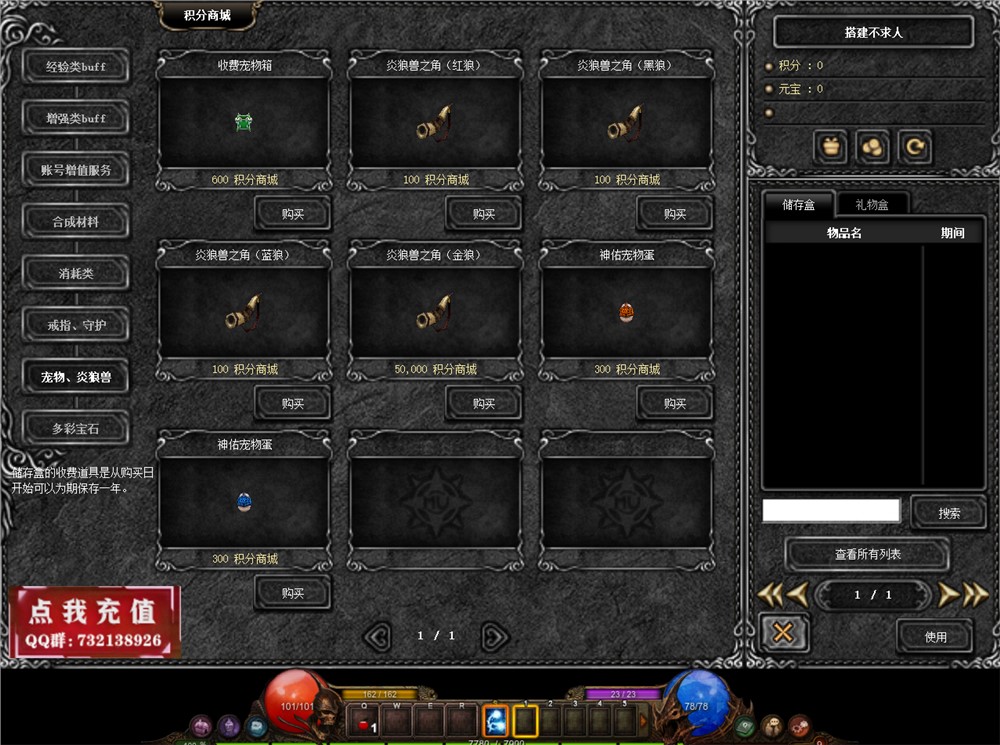Buy the 收费宠物箱 for 600 points
Screen dimensions: 1000x745
click(292, 213)
